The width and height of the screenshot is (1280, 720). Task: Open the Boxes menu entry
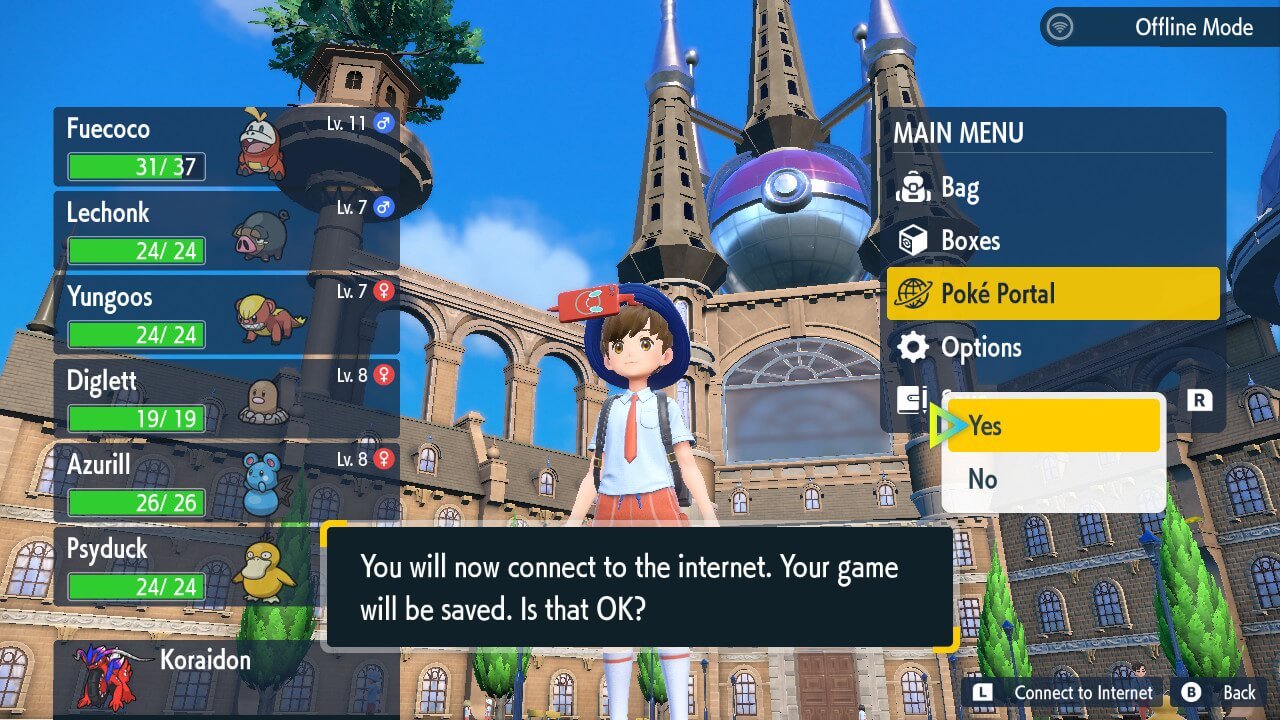coord(1052,240)
